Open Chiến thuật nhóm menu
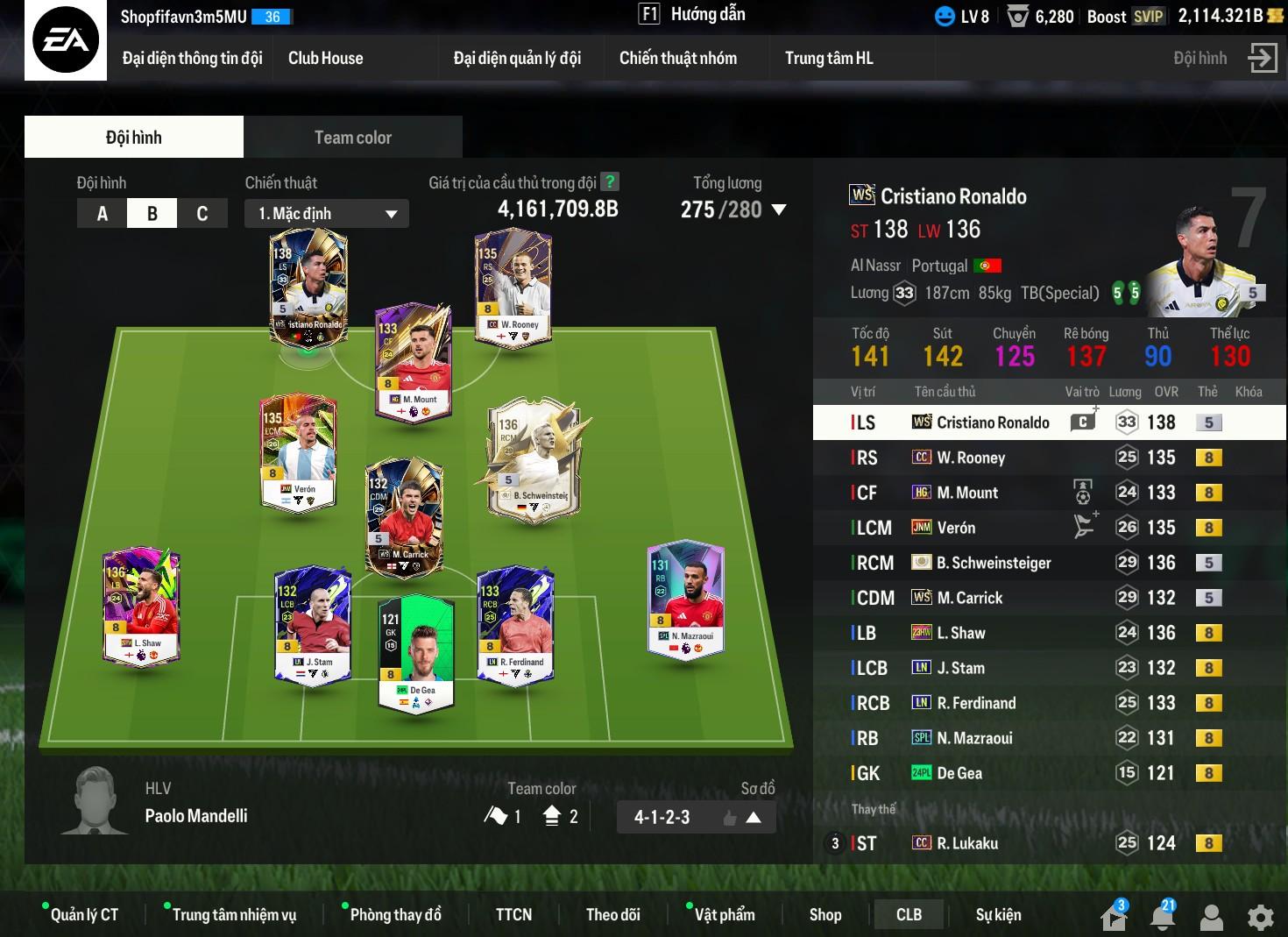This screenshot has height=937, width=1288. tap(677, 59)
